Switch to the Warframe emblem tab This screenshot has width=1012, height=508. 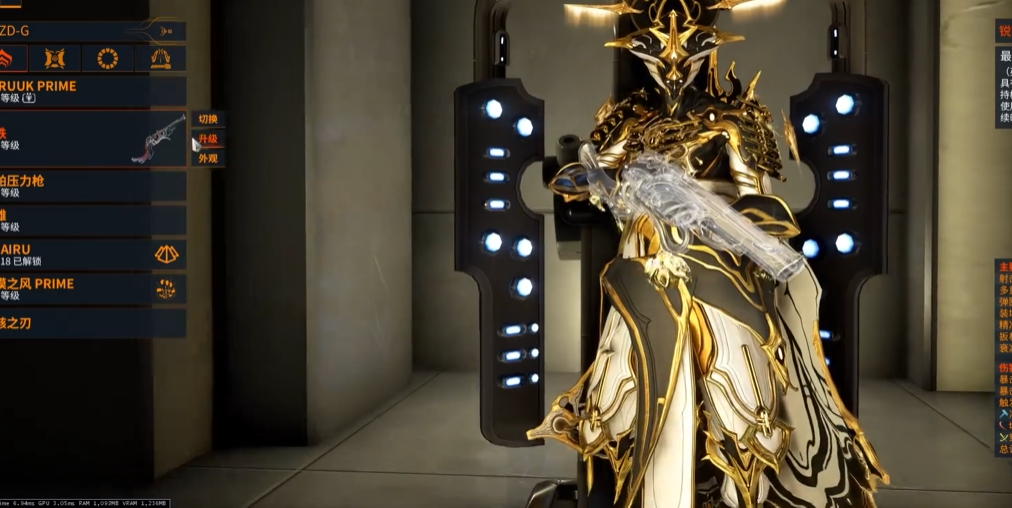(6, 58)
